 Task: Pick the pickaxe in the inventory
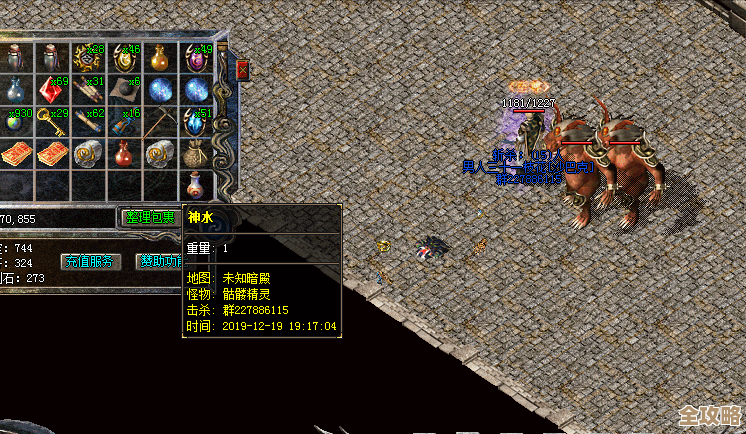pos(158,123)
